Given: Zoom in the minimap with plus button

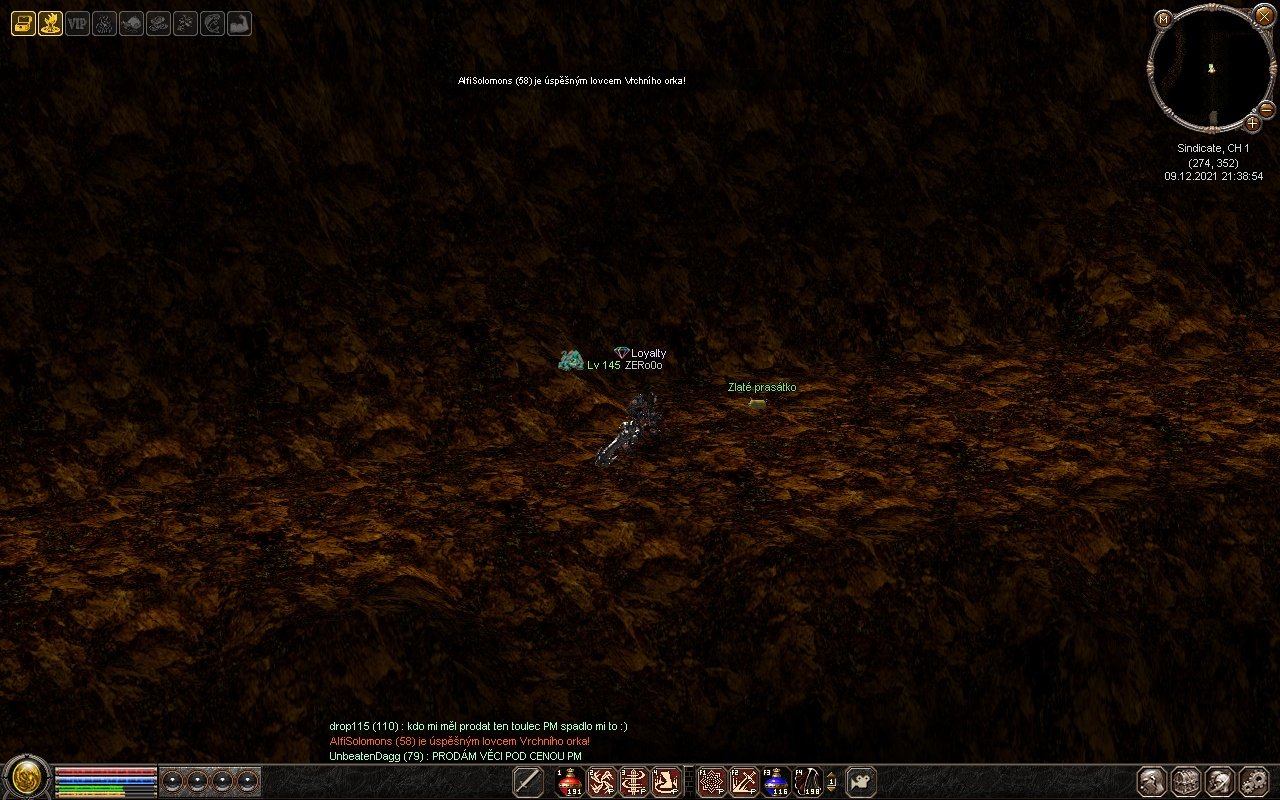Looking at the screenshot, I should [x=1252, y=123].
